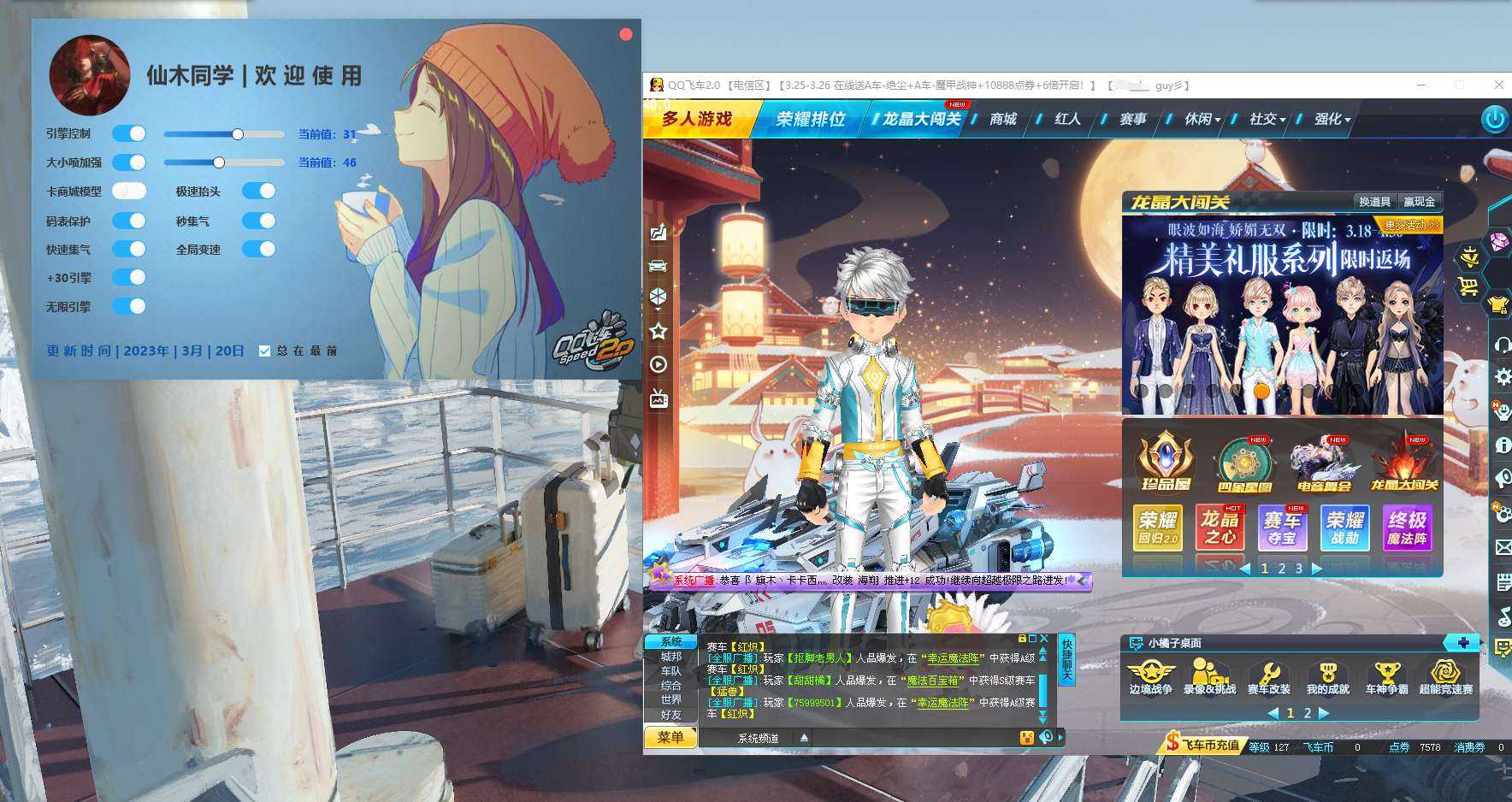1512x802 pixels.
Task: Open the 商城 shop
Action: [1002, 119]
